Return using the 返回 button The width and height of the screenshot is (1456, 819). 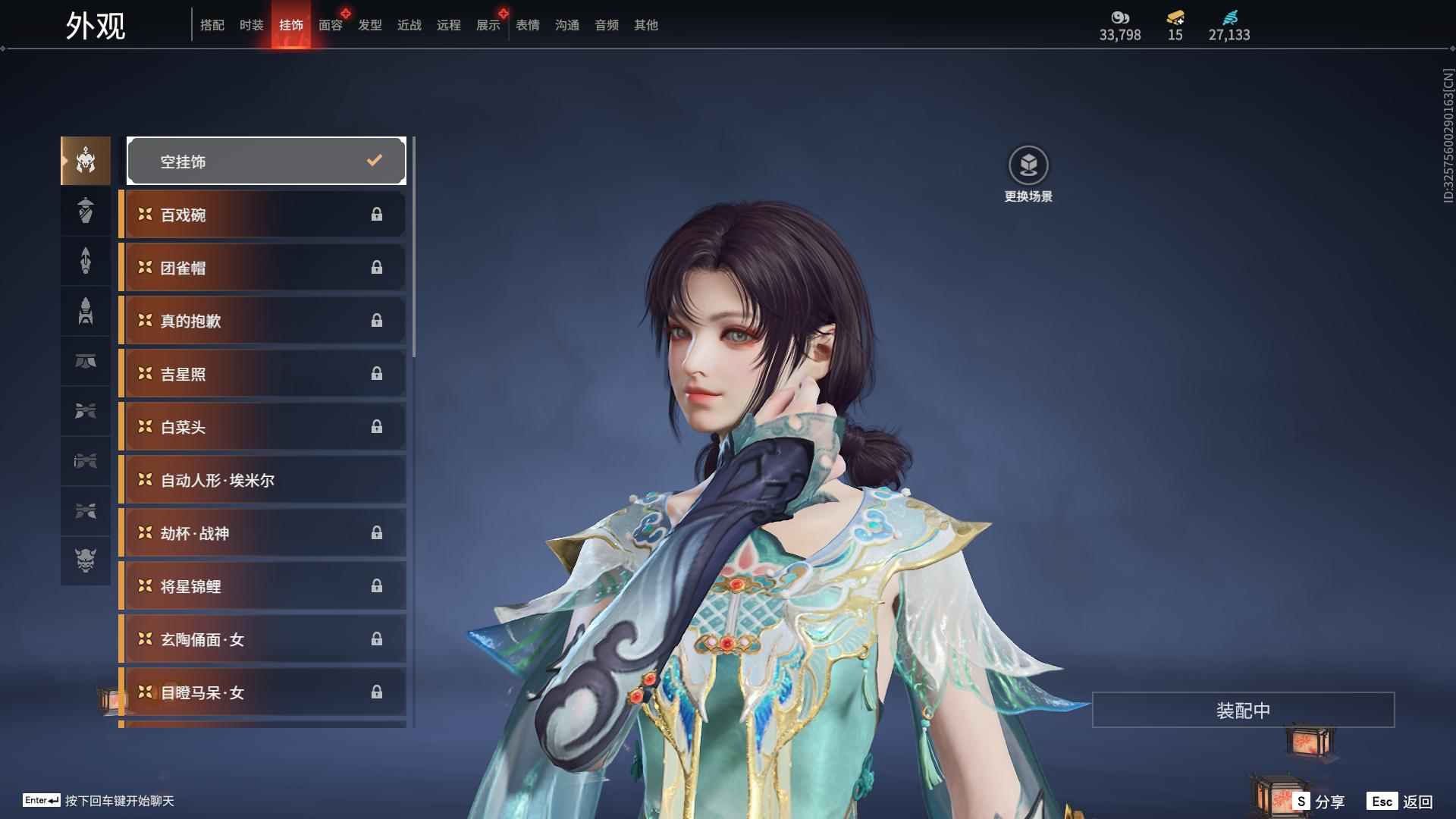(x=1401, y=801)
